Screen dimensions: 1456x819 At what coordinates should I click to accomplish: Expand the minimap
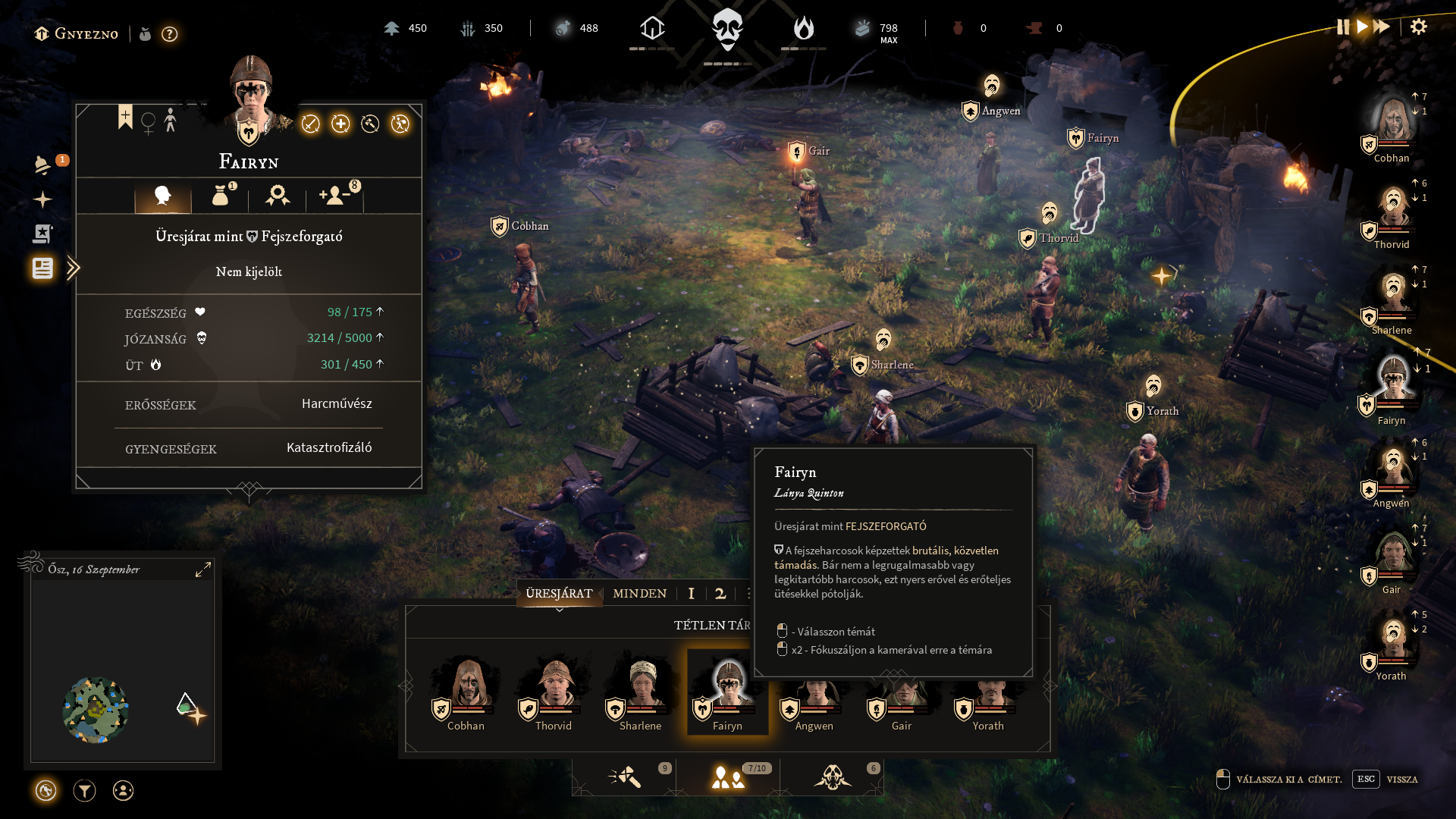[x=203, y=570]
